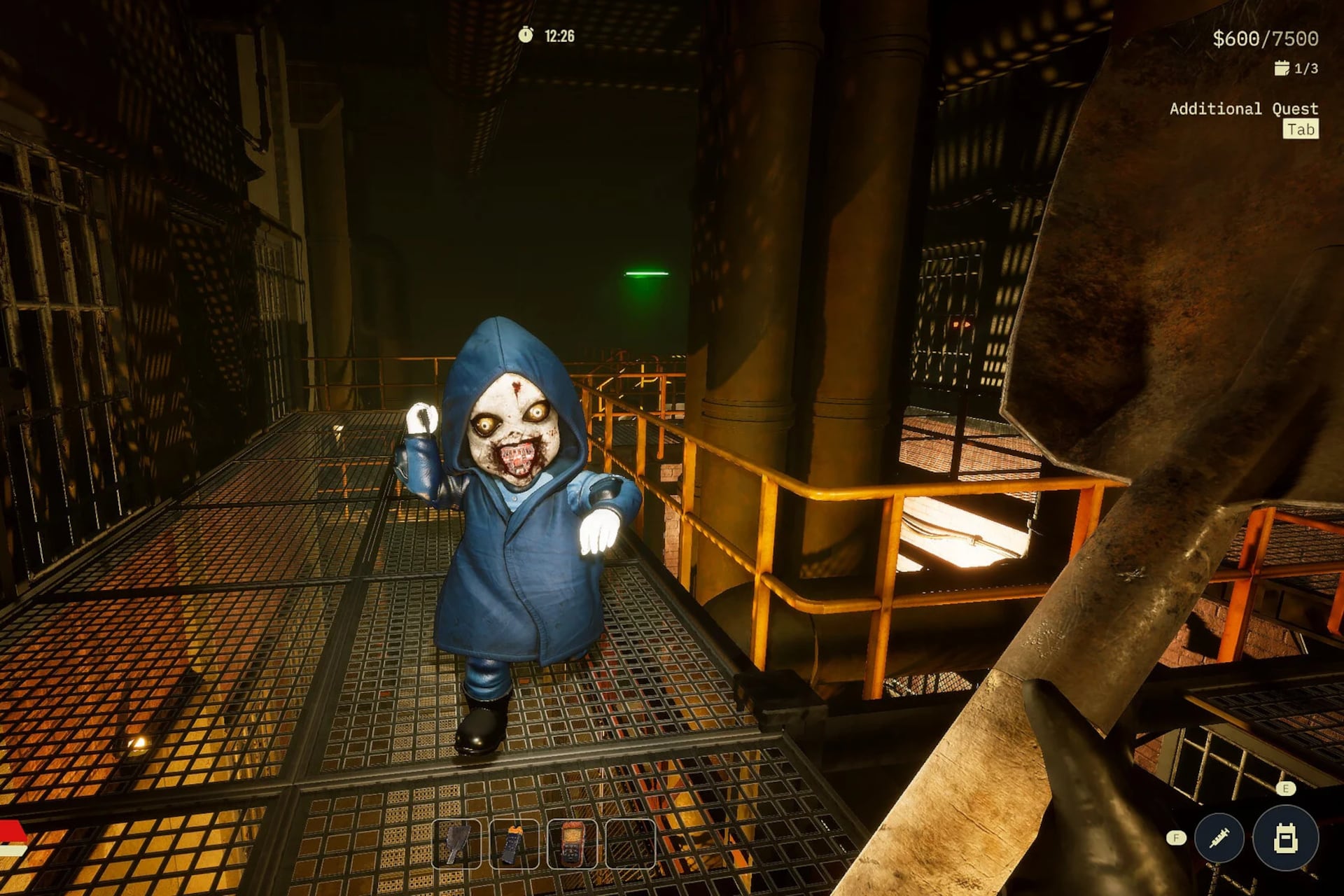Use the syringe quick item
Image resolution: width=1344 pixels, height=896 pixels.
tap(1219, 837)
